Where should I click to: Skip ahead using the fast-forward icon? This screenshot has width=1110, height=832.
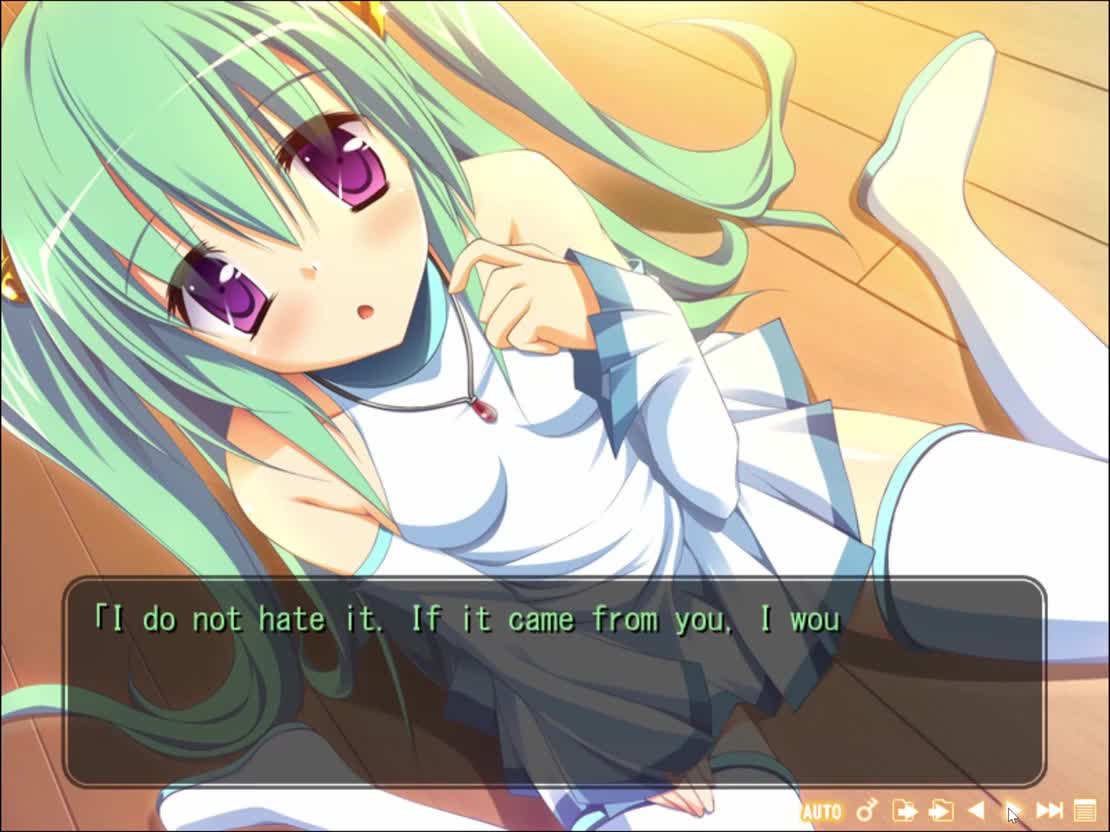pos(1049,810)
